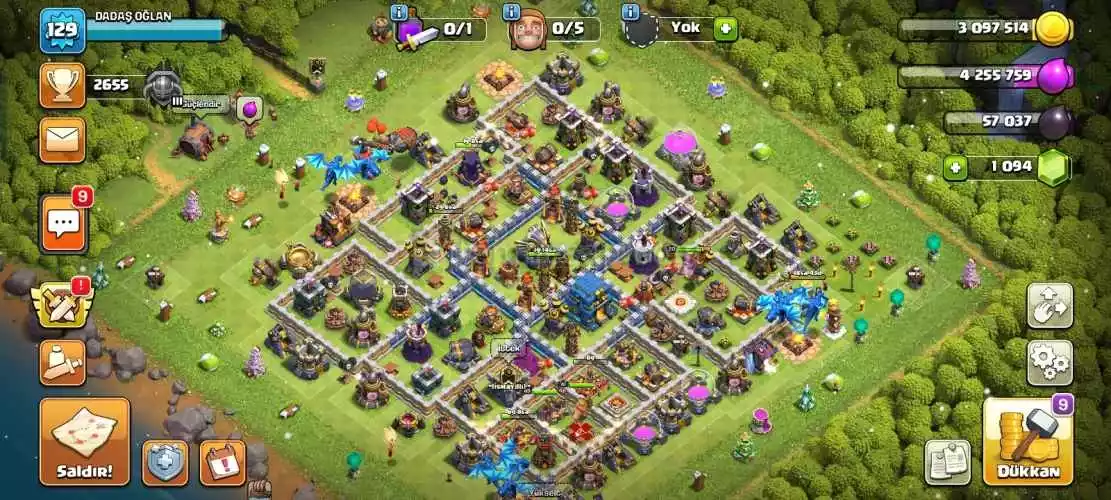
Task: Open the calendar events button
Action: click(x=222, y=463)
